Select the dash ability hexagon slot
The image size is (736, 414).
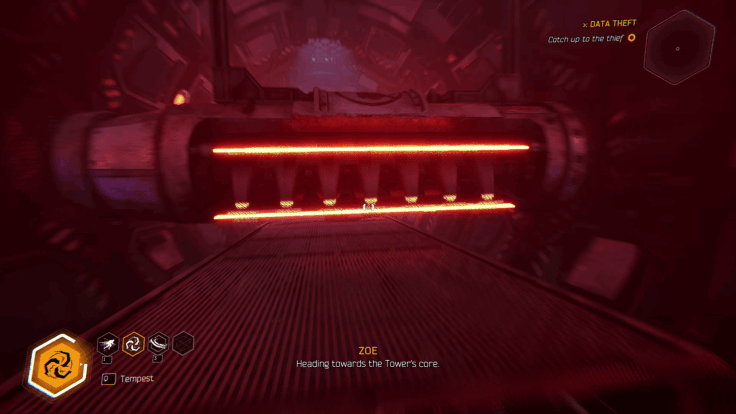[107, 345]
